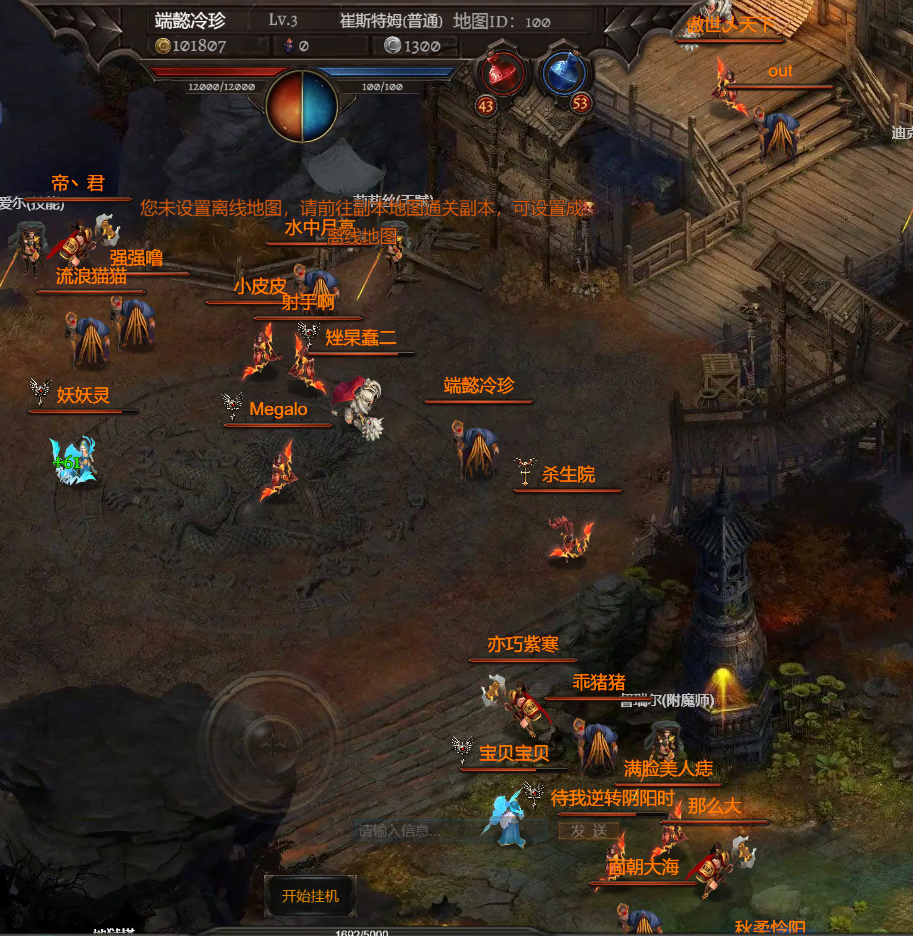This screenshot has width=913, height=936.
Task: Click the 开始挂机 auto-battle button
Action: (x=310, y=895)
